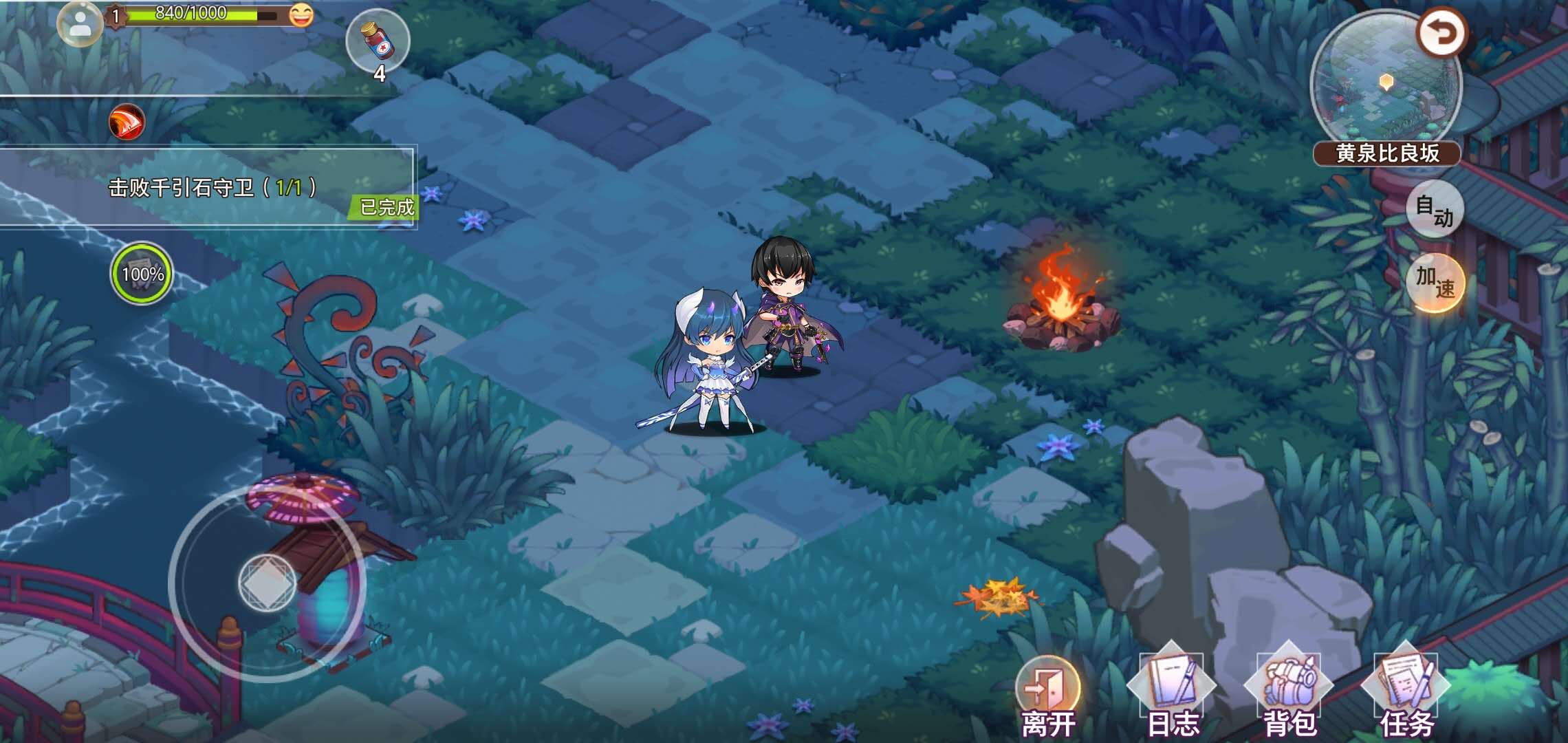Tap the virtual joystick knob
1568x743 pixels.
267,583
